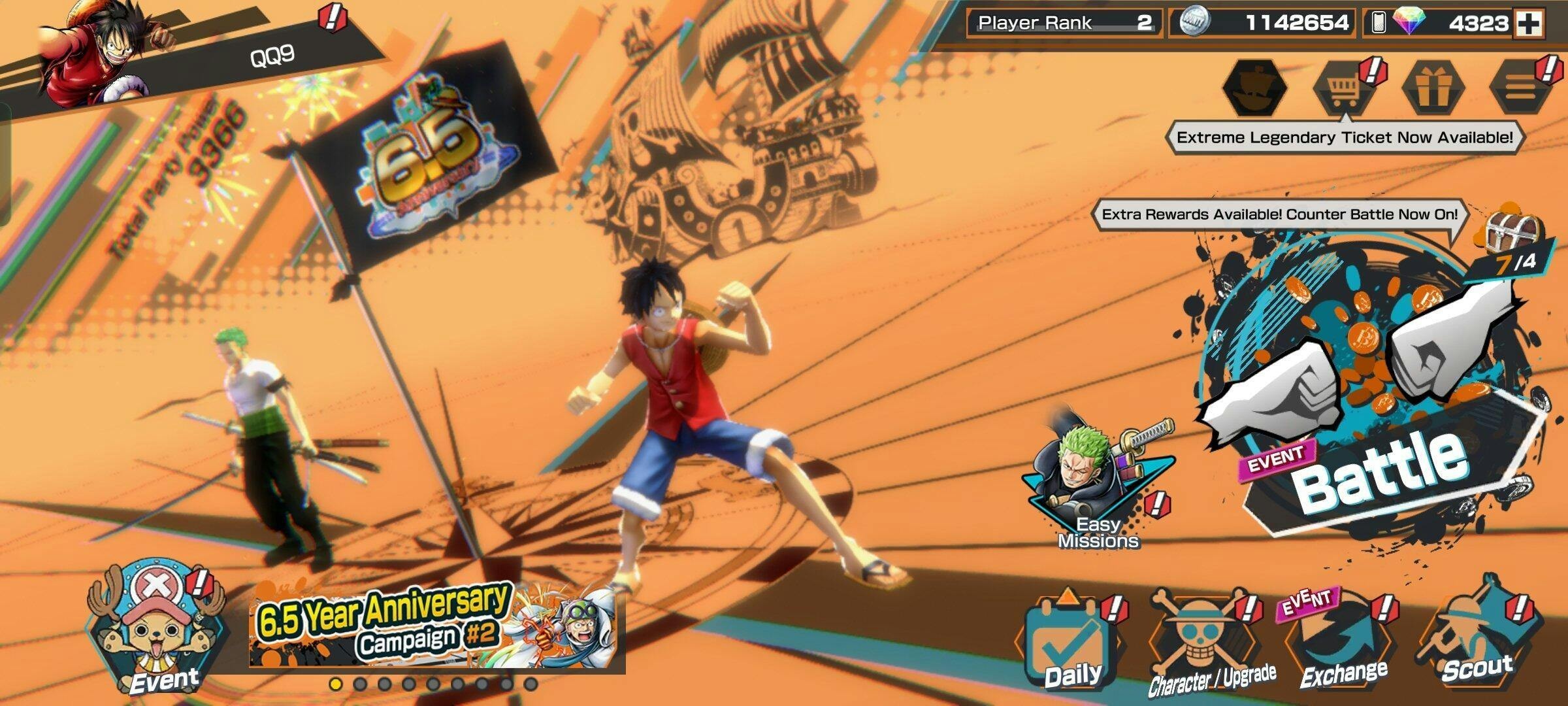Open the three-line main menu
The image size is (1568, 706).
pyautogui.click(x=1520, y=88)
